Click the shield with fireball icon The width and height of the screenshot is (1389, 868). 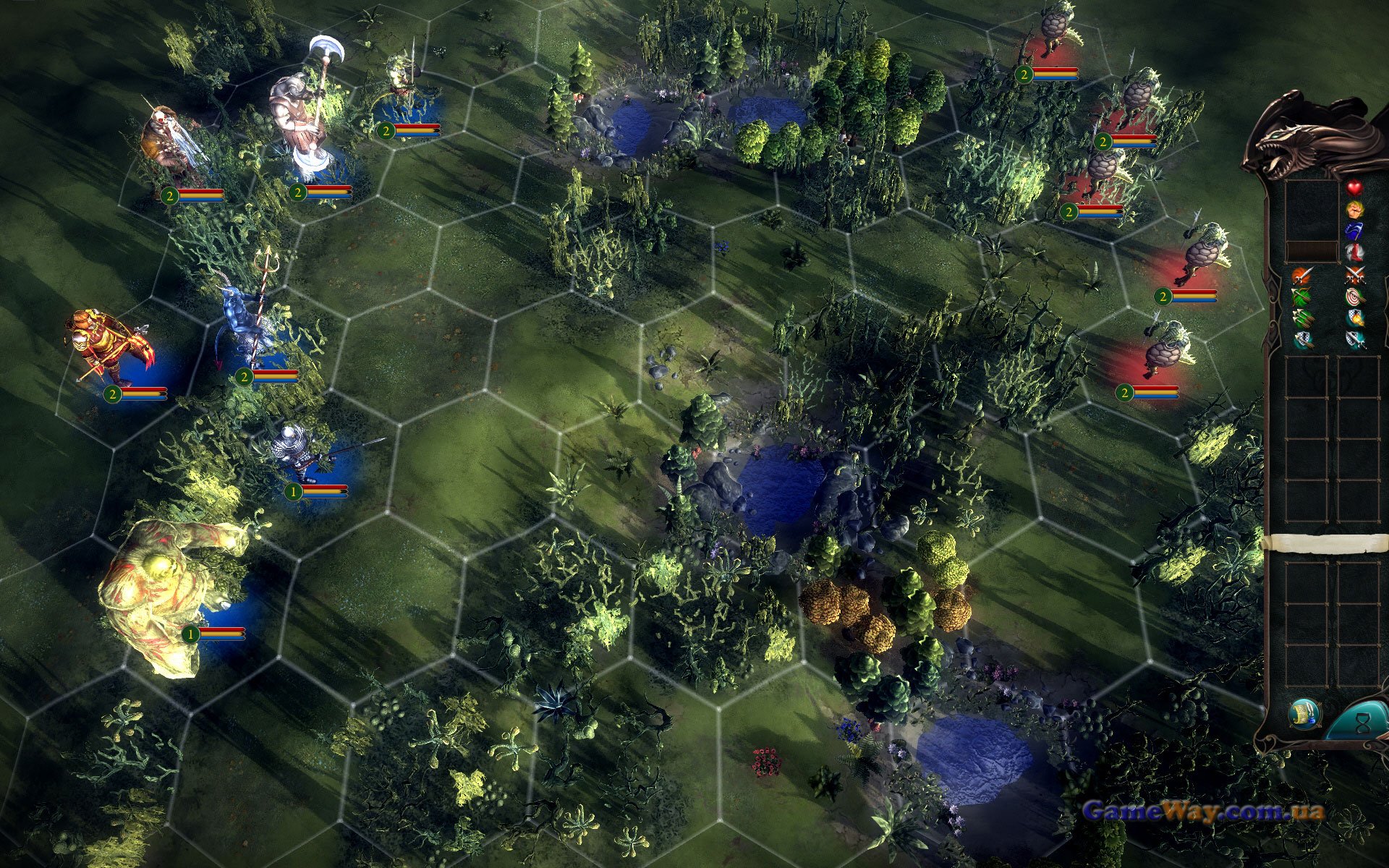pos(1354,318)
